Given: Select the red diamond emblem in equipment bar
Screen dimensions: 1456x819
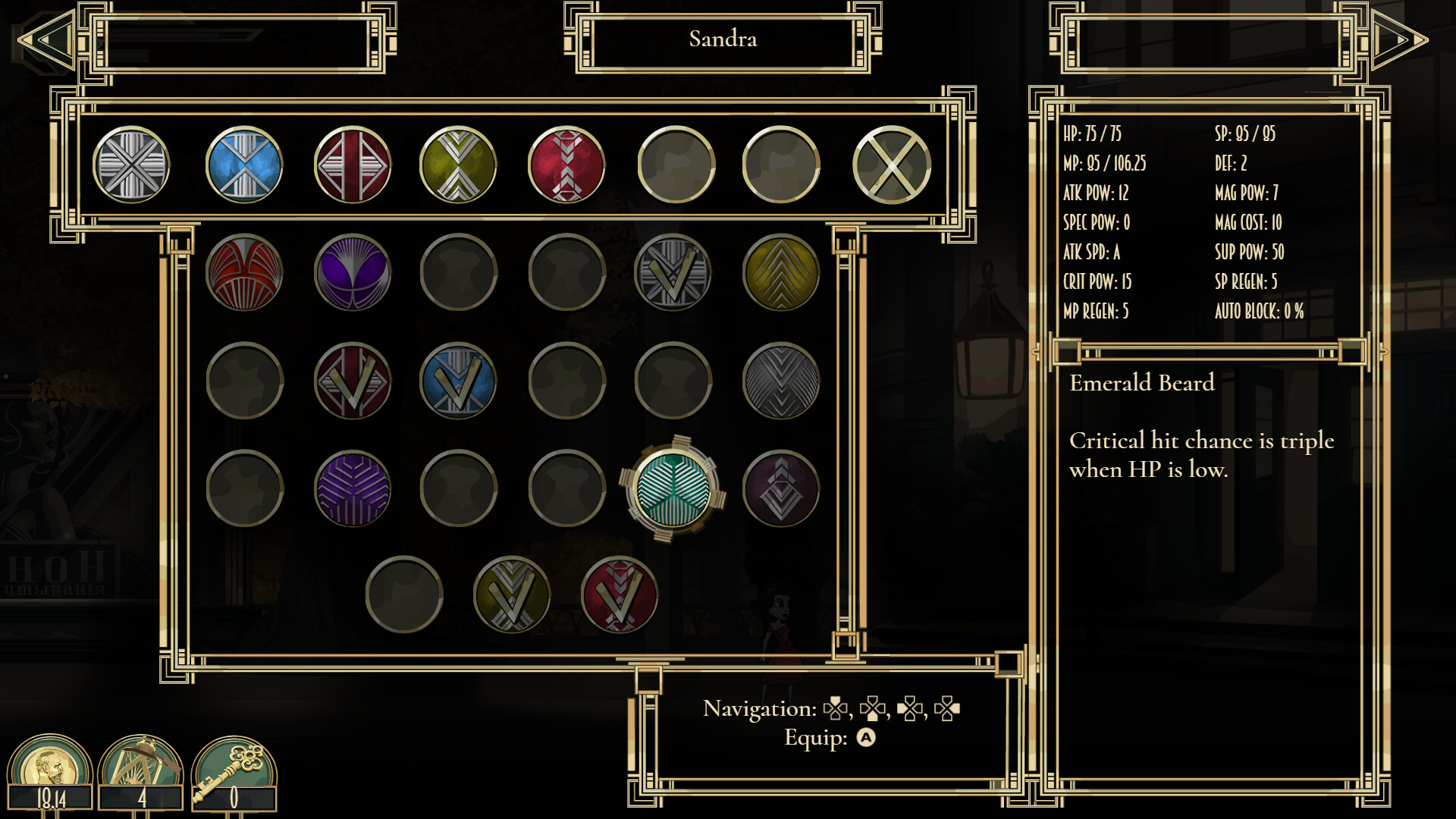Looking at the screenshot, I should 353,167.
